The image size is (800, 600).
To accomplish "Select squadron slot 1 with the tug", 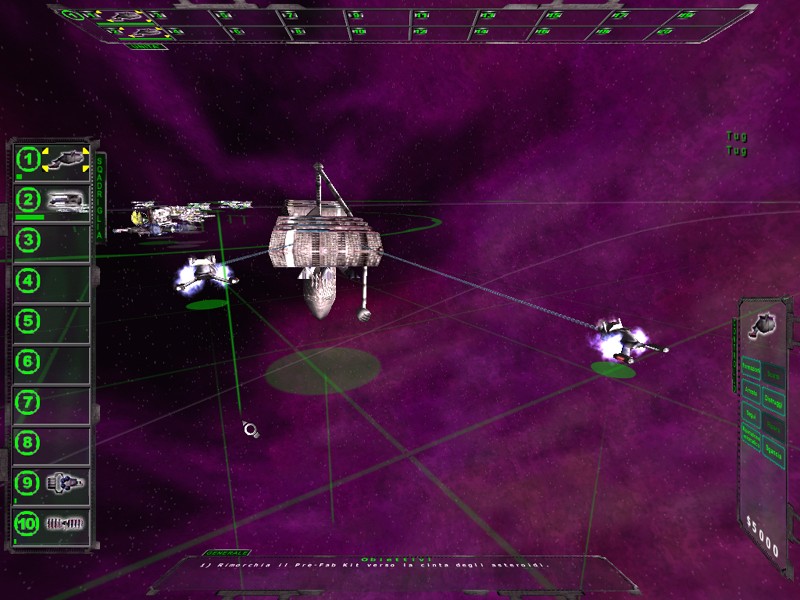I will (x=52, y=160).
